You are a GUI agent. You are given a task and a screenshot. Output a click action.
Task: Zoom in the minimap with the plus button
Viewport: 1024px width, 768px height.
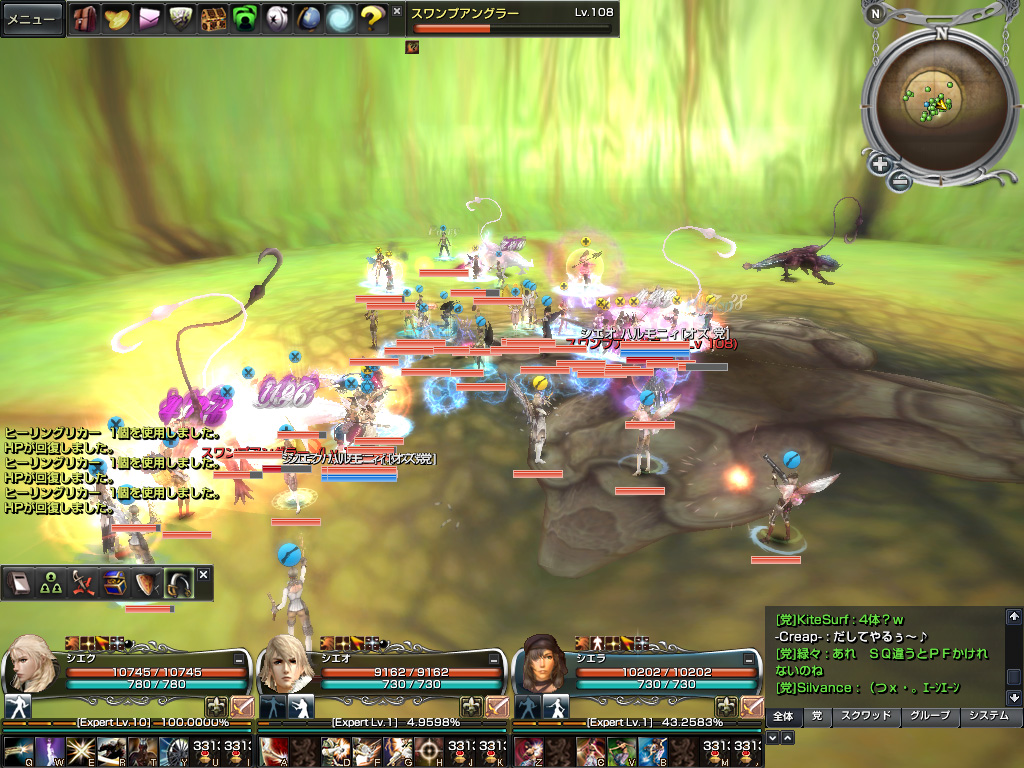click(x=880, y=164)
